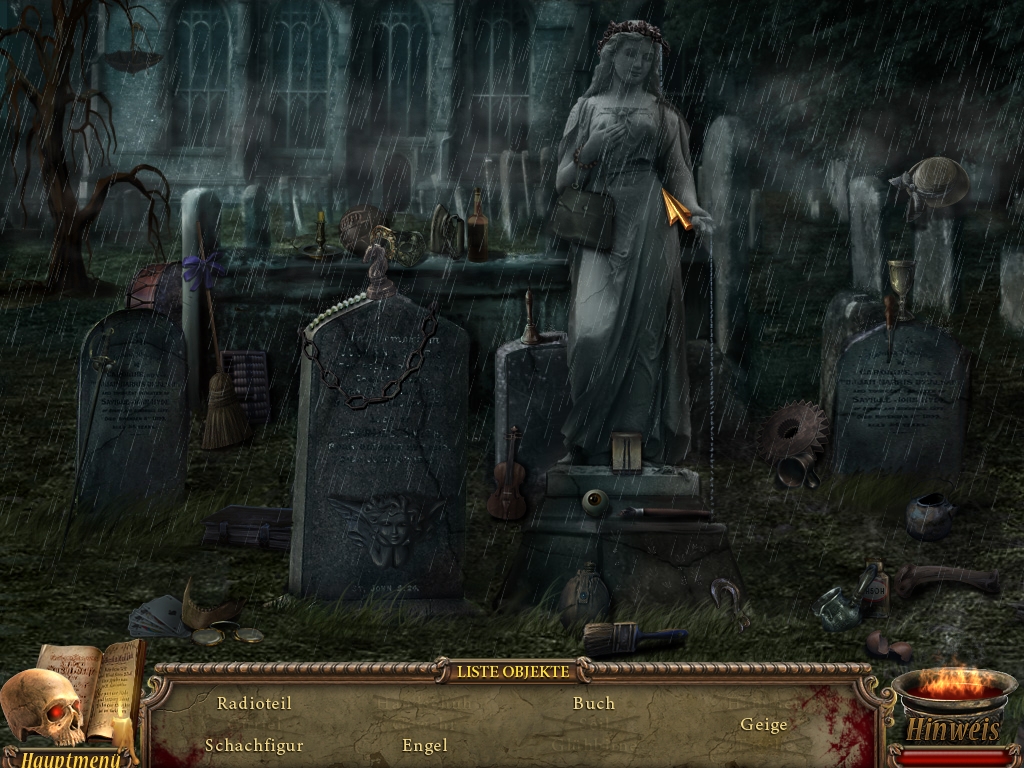Open the Hauptmenü skull button
The height and width of the screenshot is (768, 1024).
(x=45, y=712)
